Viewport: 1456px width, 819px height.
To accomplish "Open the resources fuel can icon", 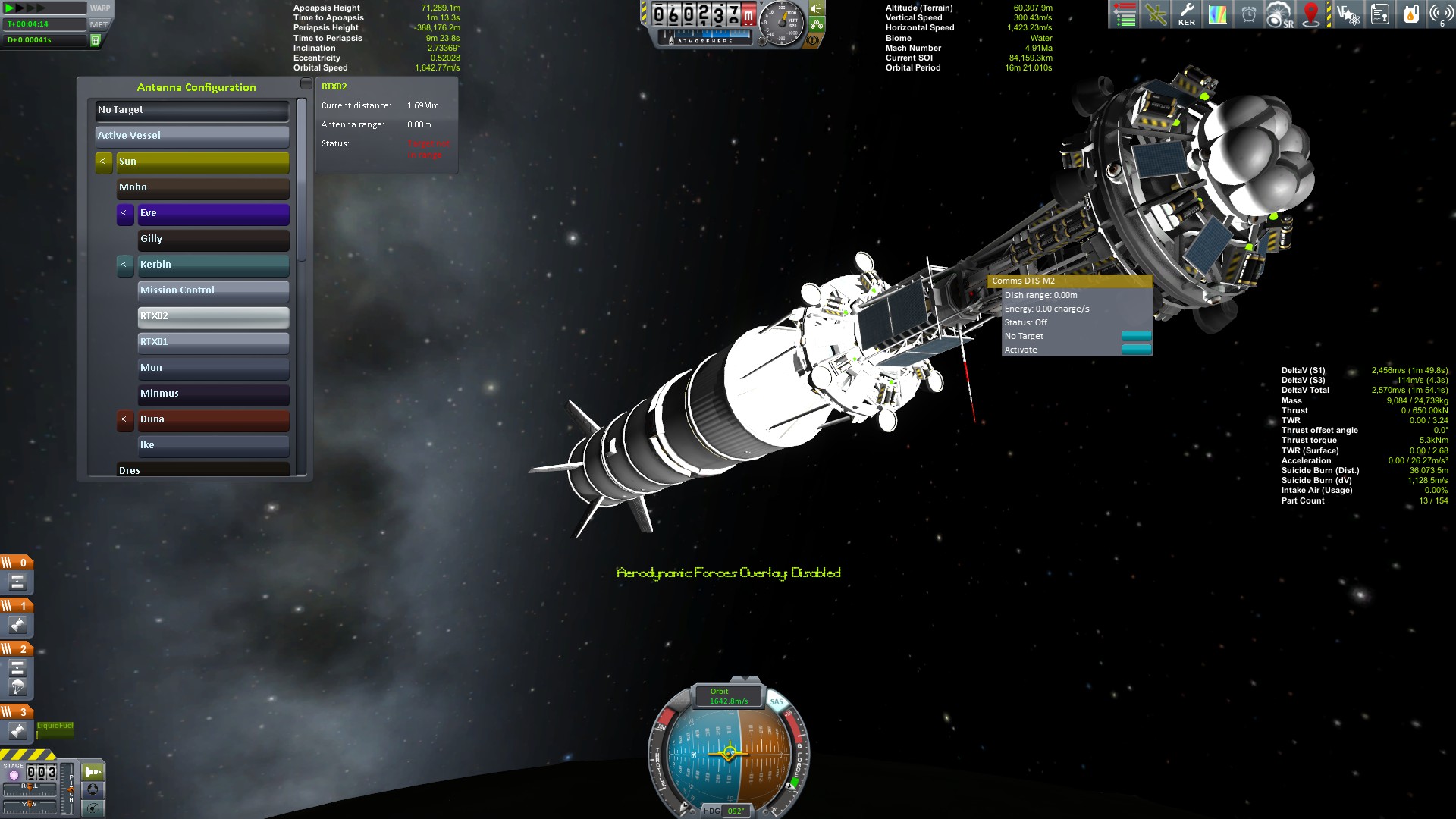I will point(1410,14).
